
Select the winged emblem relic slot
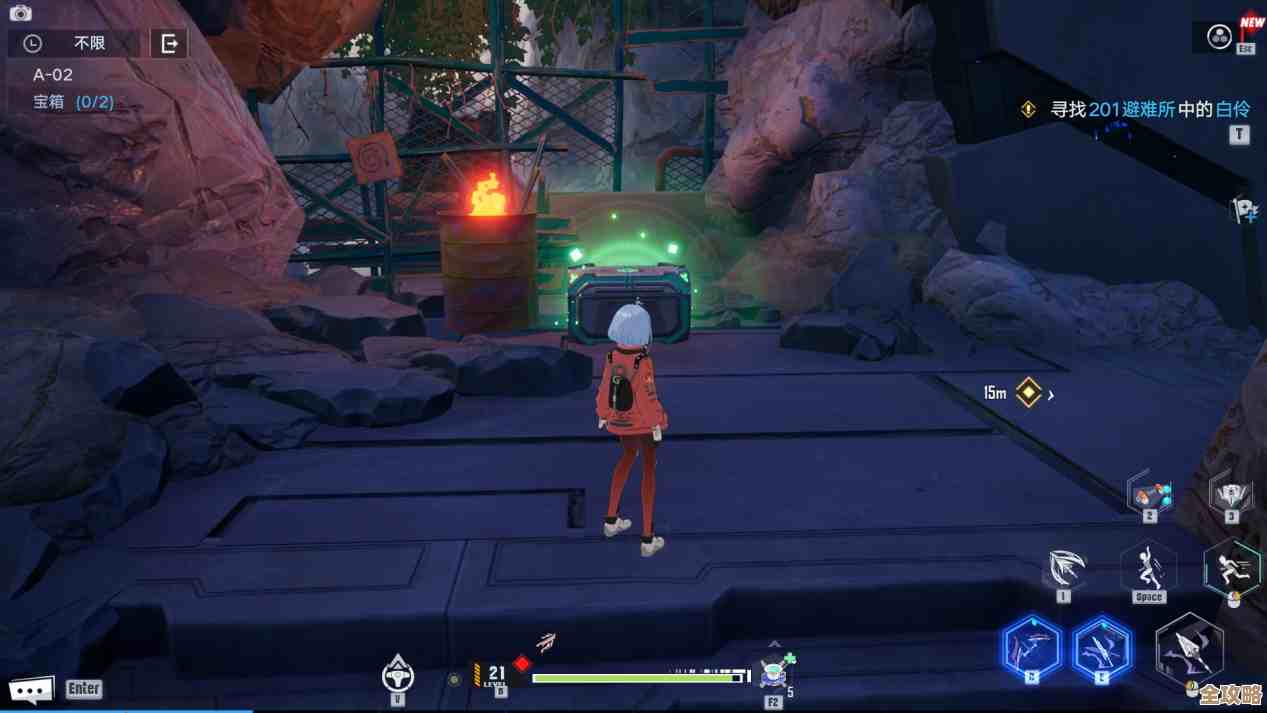(1230, 494)
